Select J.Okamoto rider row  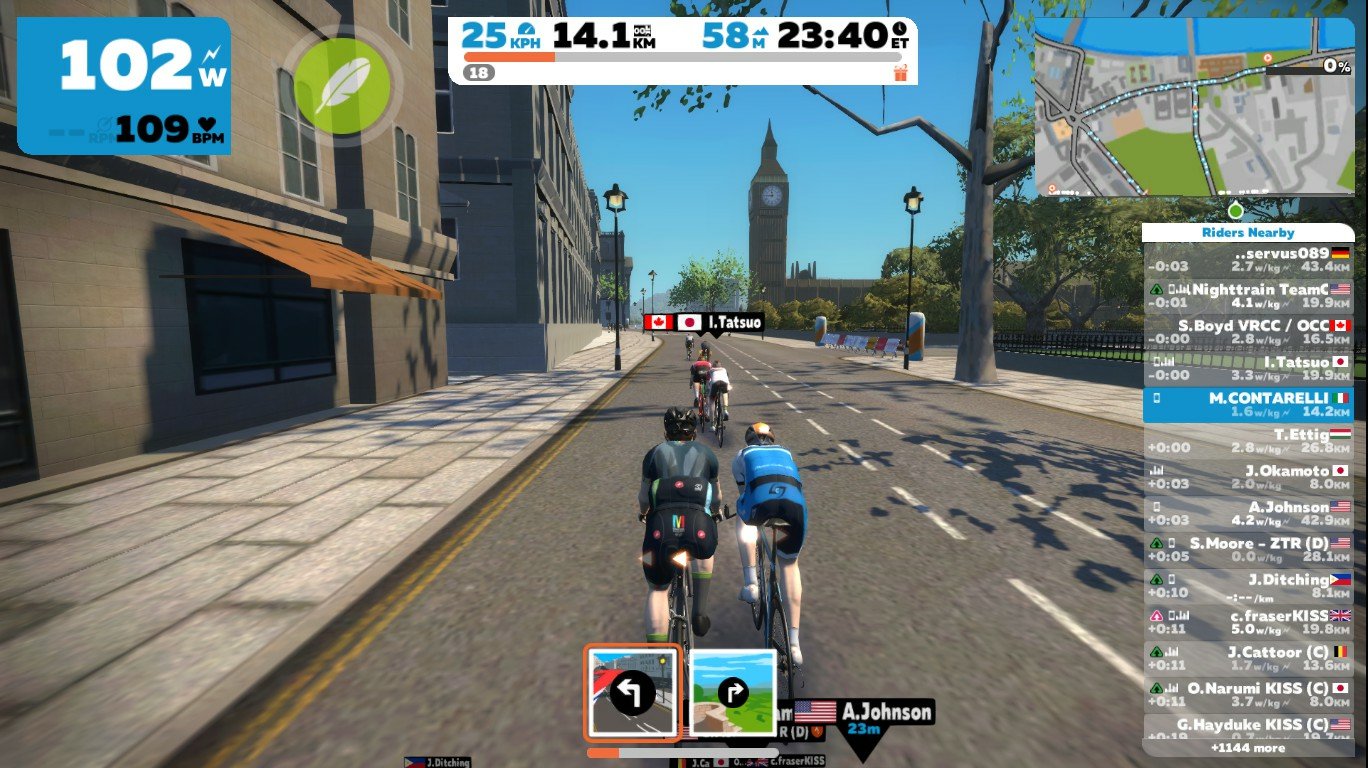1248,477
